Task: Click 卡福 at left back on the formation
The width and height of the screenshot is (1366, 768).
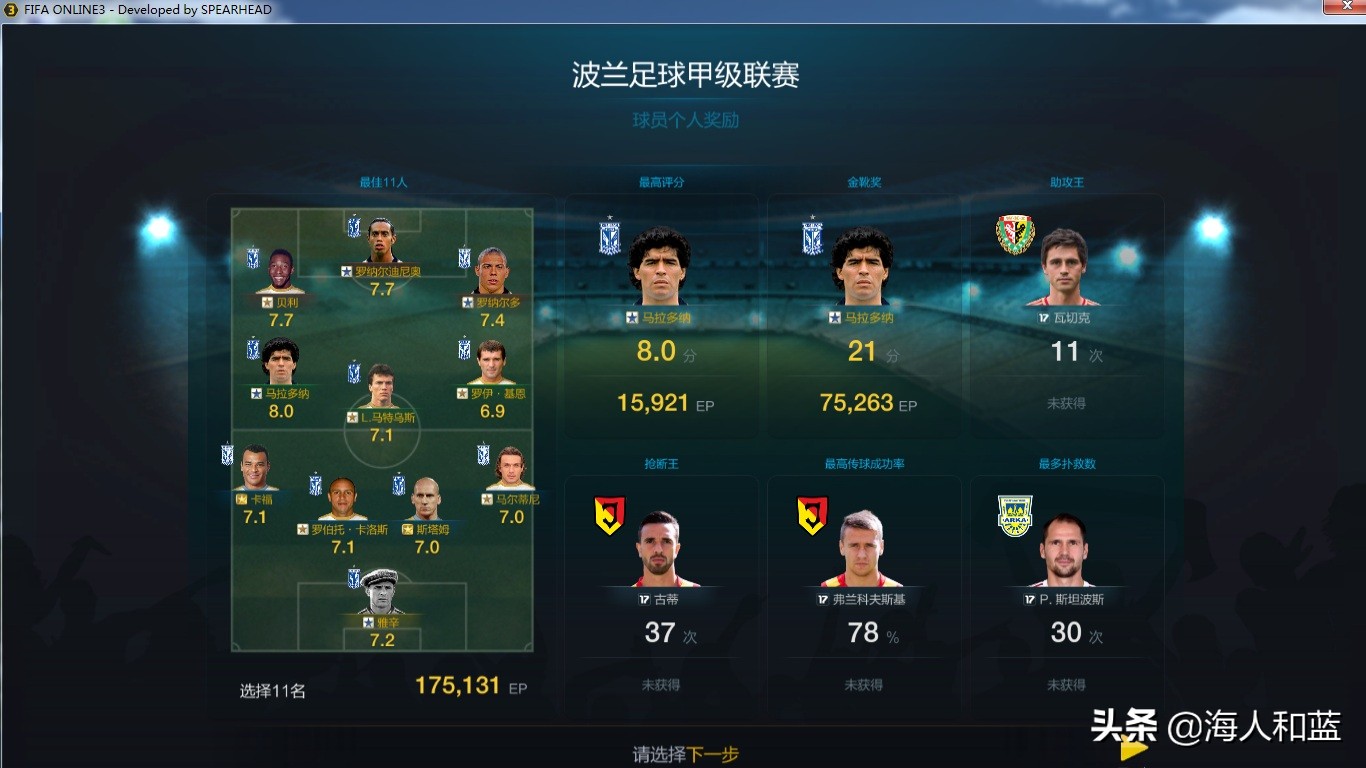Action: (x=253, y=465)
